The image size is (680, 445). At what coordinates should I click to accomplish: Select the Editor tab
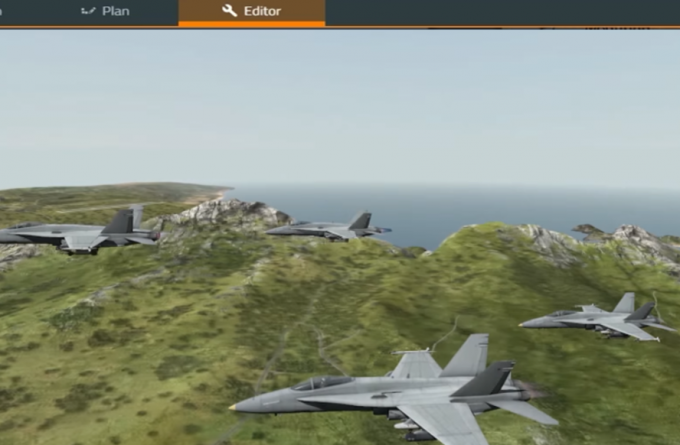click(x=252, y=12)
